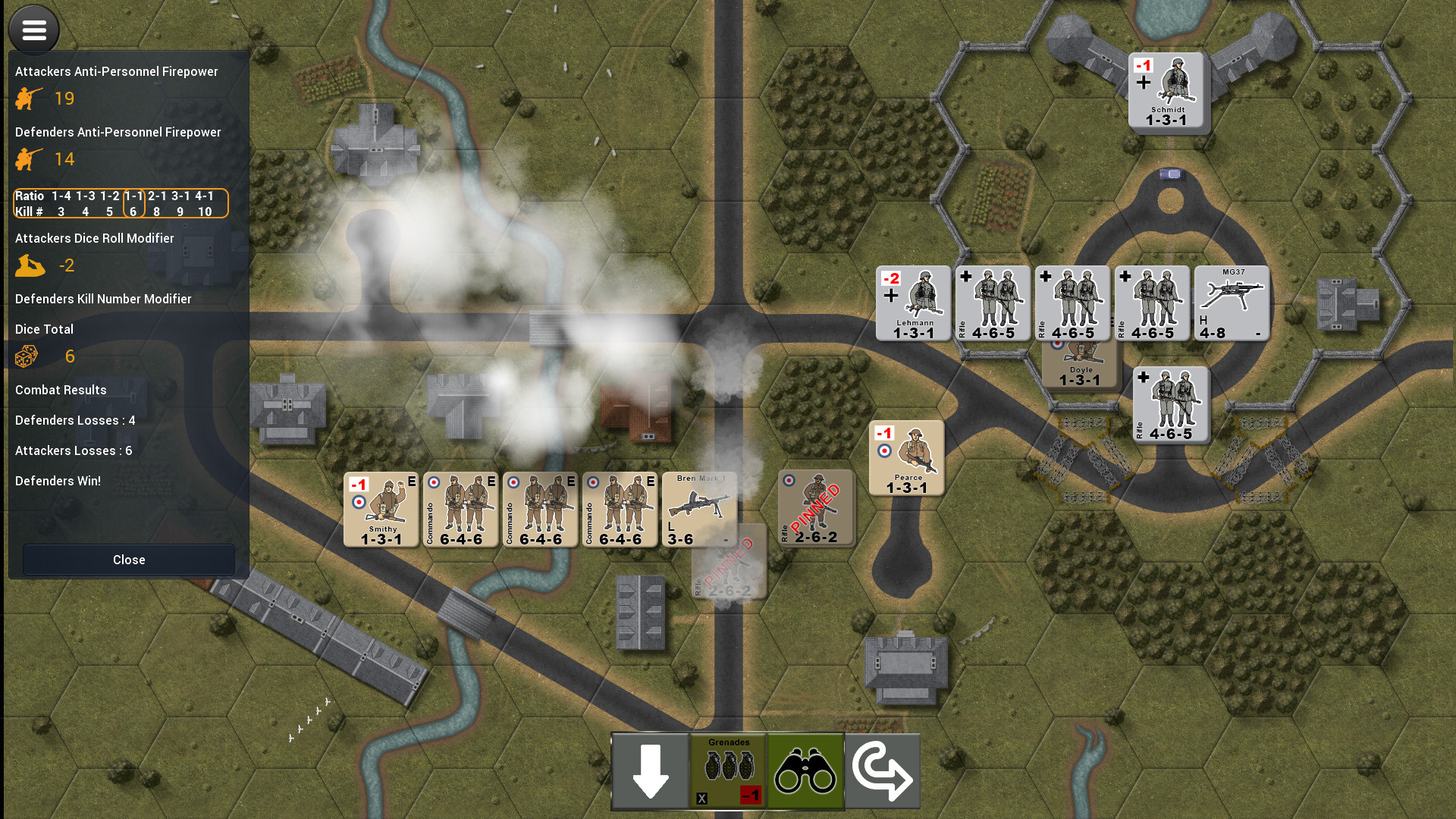Click the dice icon under Dice Total
This screenshot has width=1456, height=819.
27,356
